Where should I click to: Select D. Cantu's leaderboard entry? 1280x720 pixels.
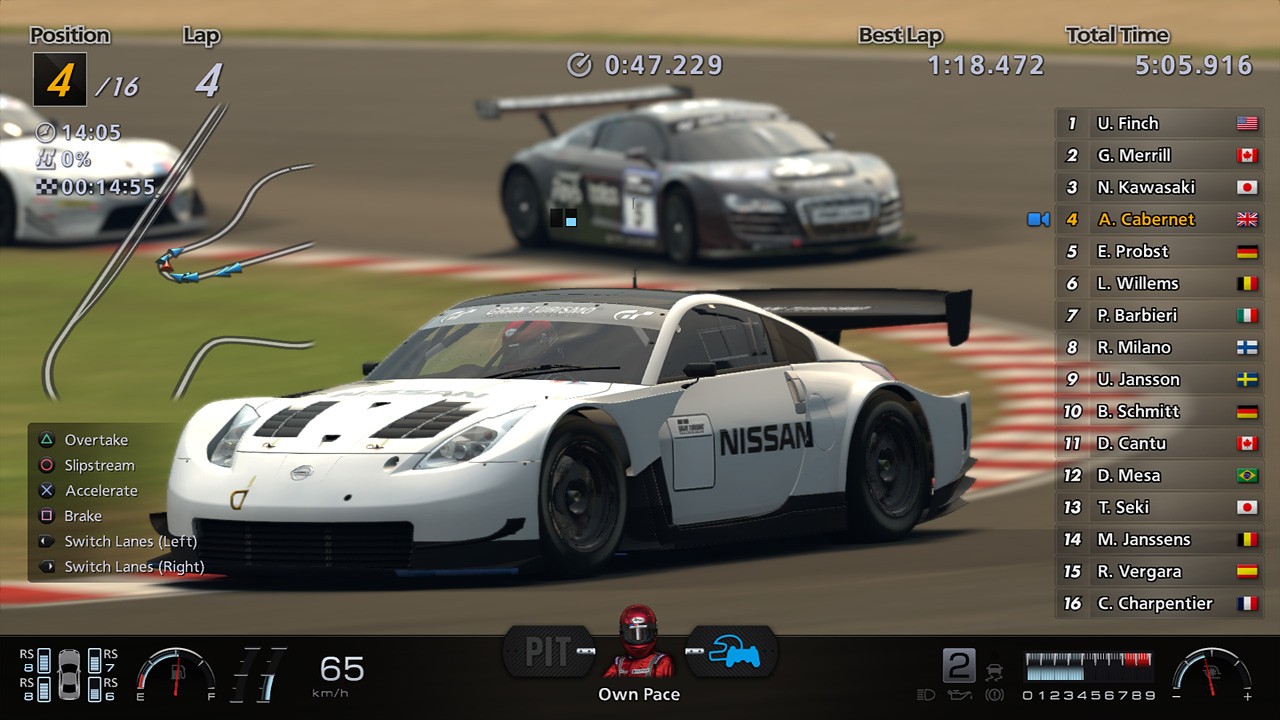pyautogui.click(x=1160, y=443)
